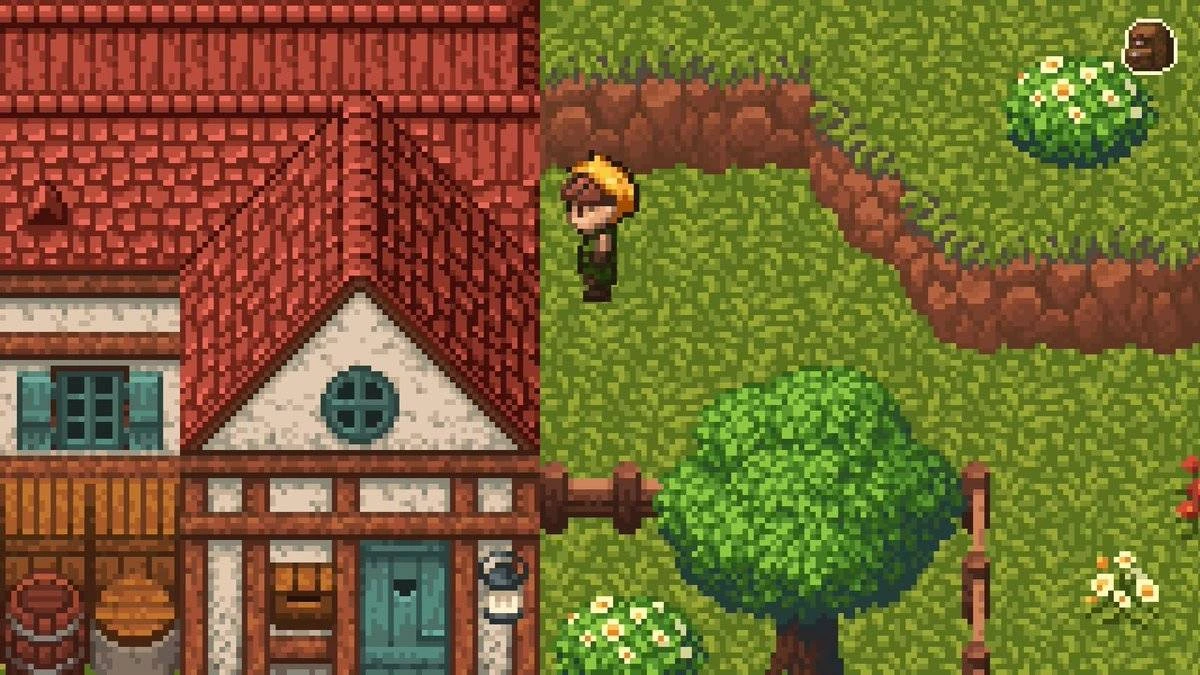Click the round brown icon with white outline
The width and height of the screenshot is (1200, 675).
(1148, 46)
